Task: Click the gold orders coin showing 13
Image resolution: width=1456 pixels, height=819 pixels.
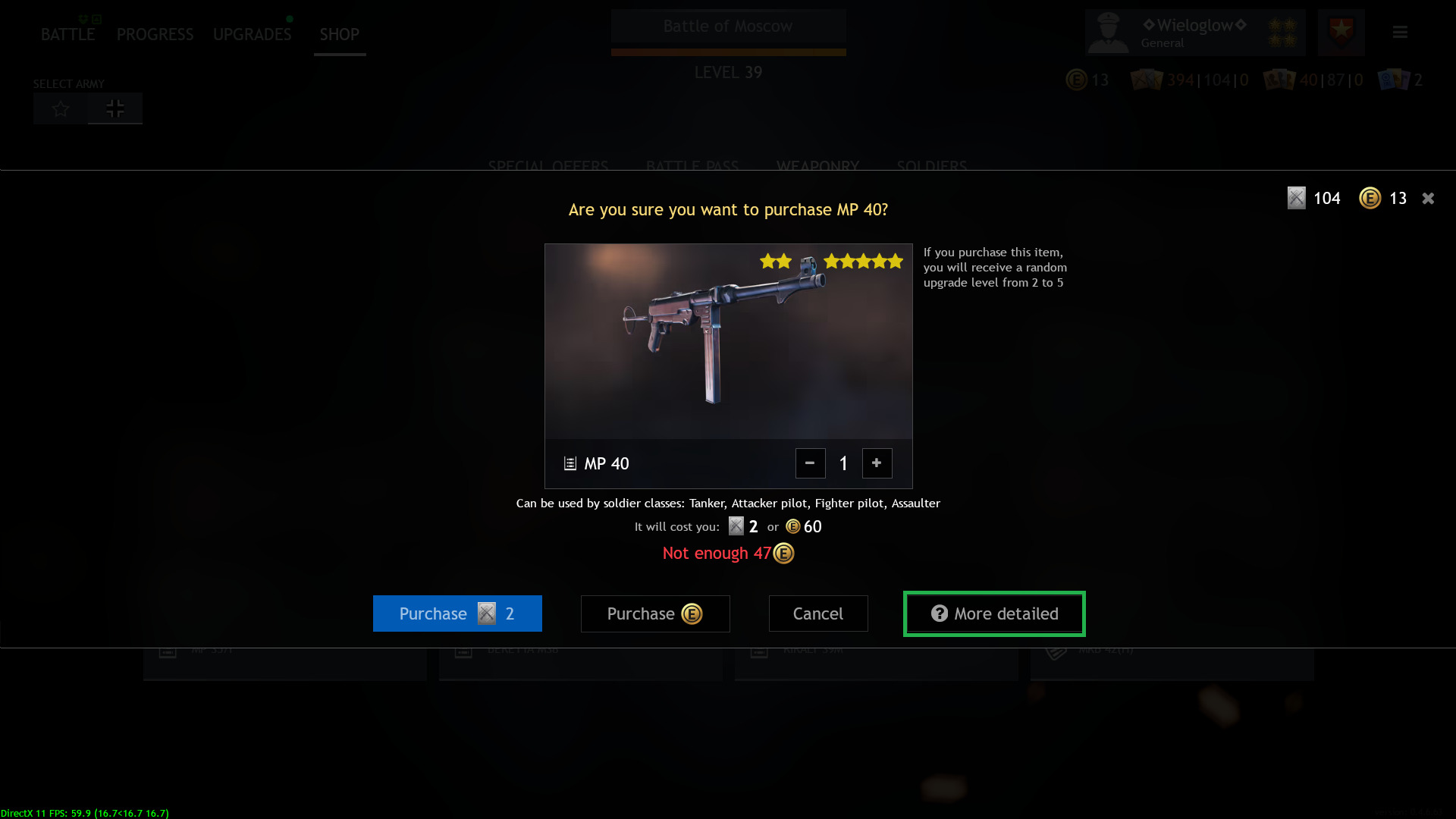Action: 1370,198
